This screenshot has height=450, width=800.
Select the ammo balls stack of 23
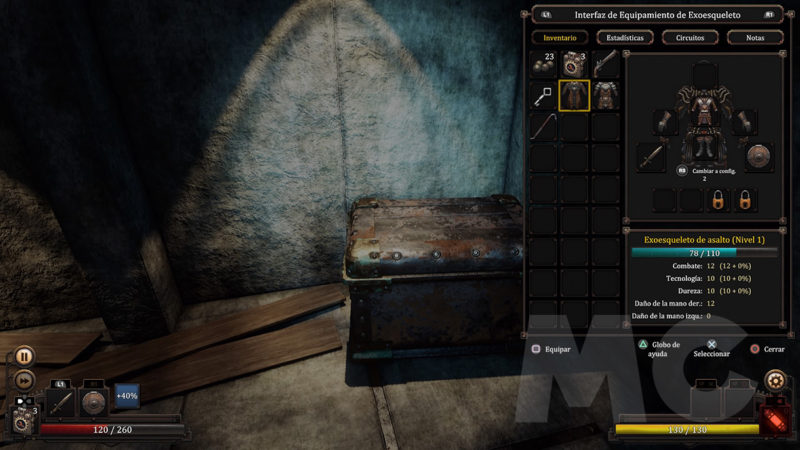(x=543, y=63)
